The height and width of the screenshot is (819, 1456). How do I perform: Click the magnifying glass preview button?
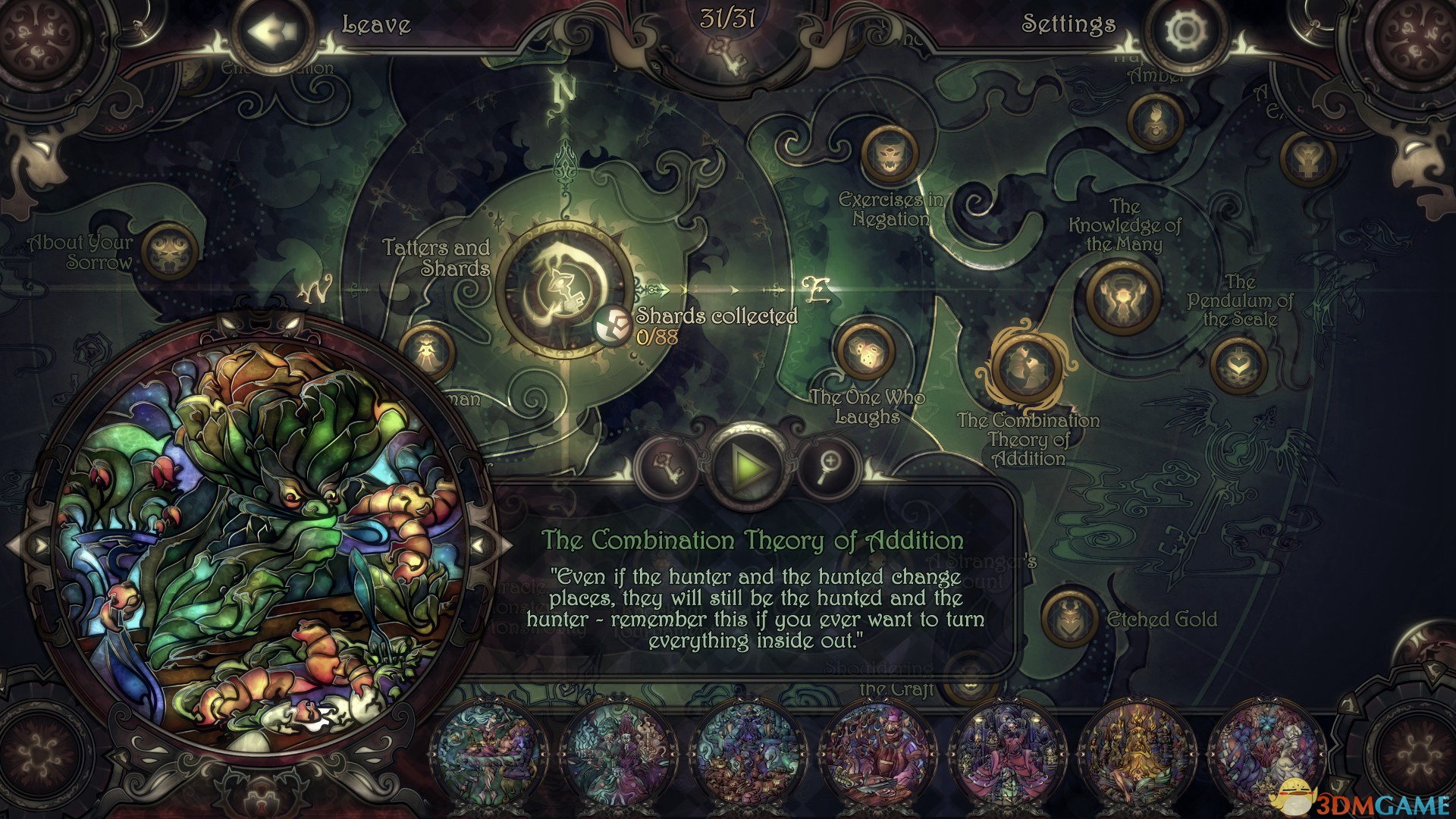coord(830,465)
